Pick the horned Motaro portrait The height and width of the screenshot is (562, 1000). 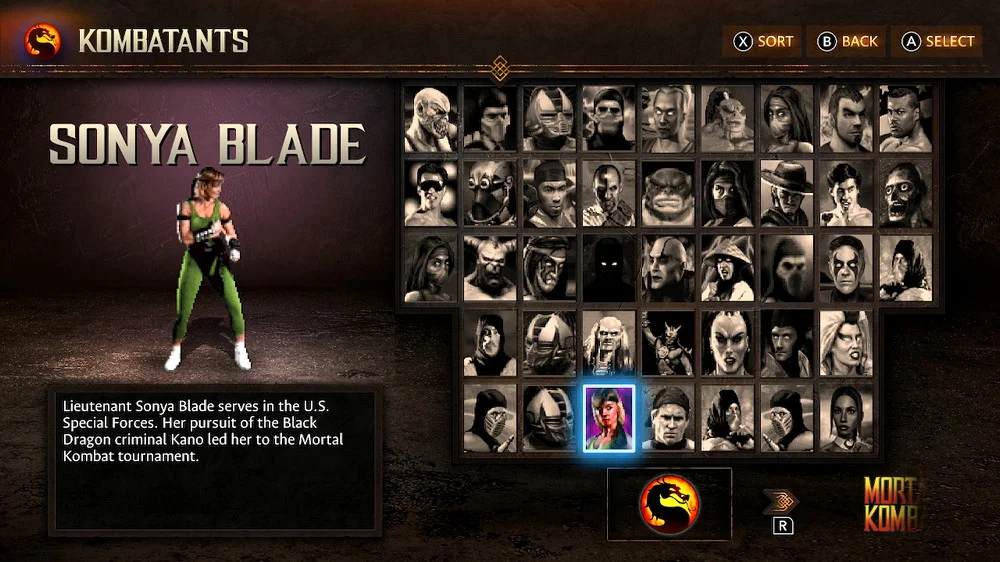click(490, 268)
